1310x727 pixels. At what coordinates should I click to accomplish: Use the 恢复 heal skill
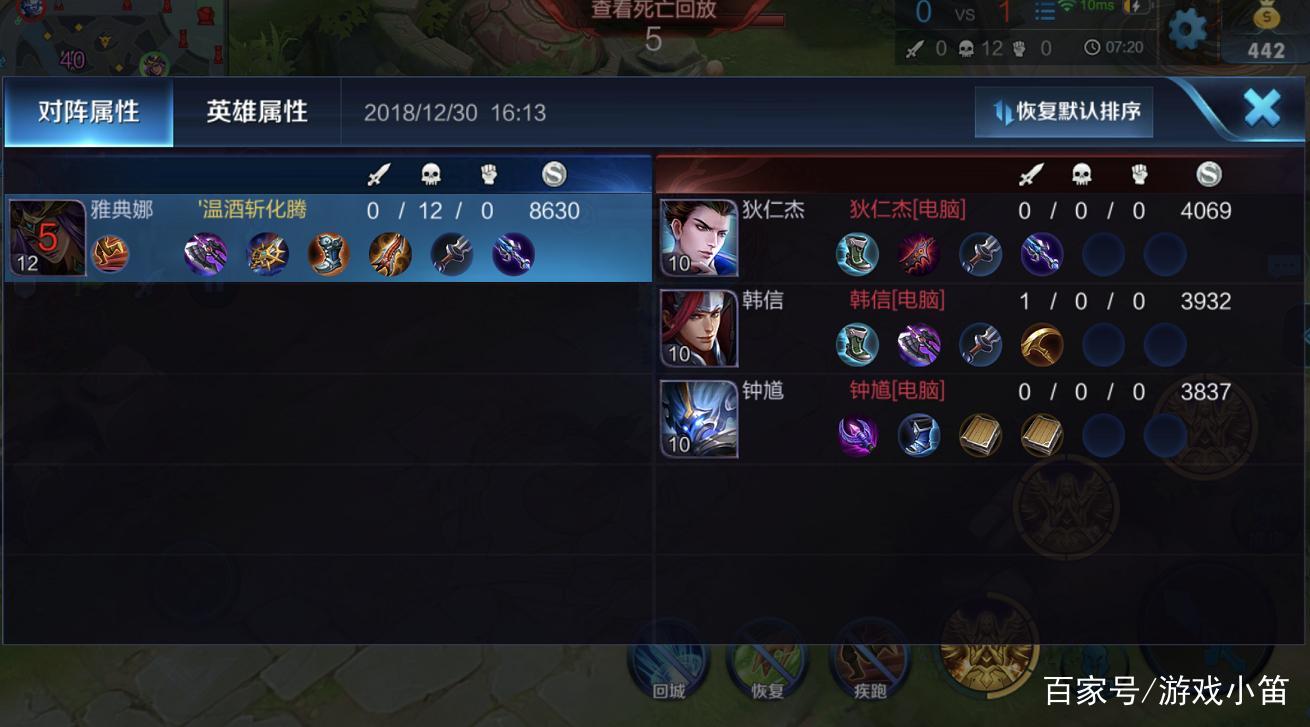[x=767, y=660]
